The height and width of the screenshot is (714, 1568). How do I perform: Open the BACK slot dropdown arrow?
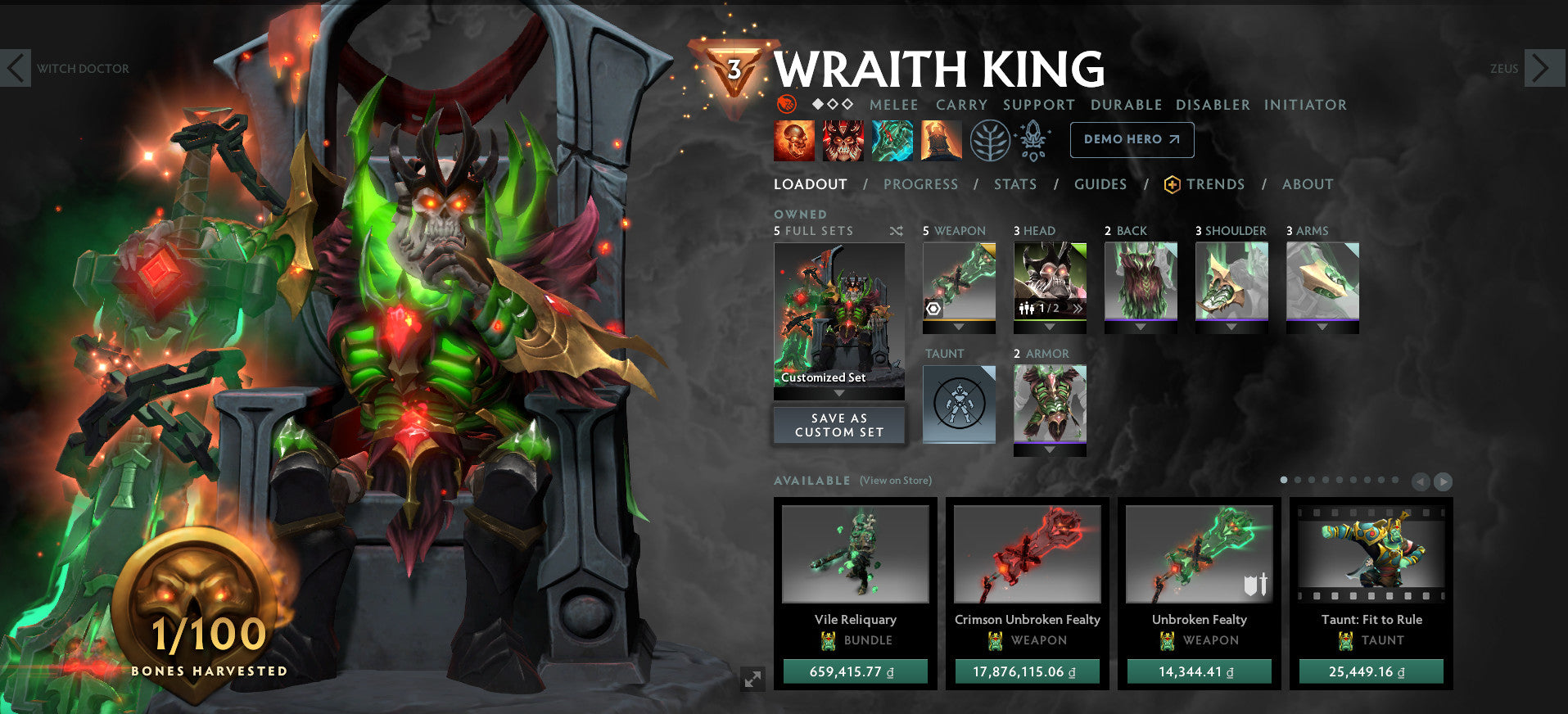tap(1141, 325)
